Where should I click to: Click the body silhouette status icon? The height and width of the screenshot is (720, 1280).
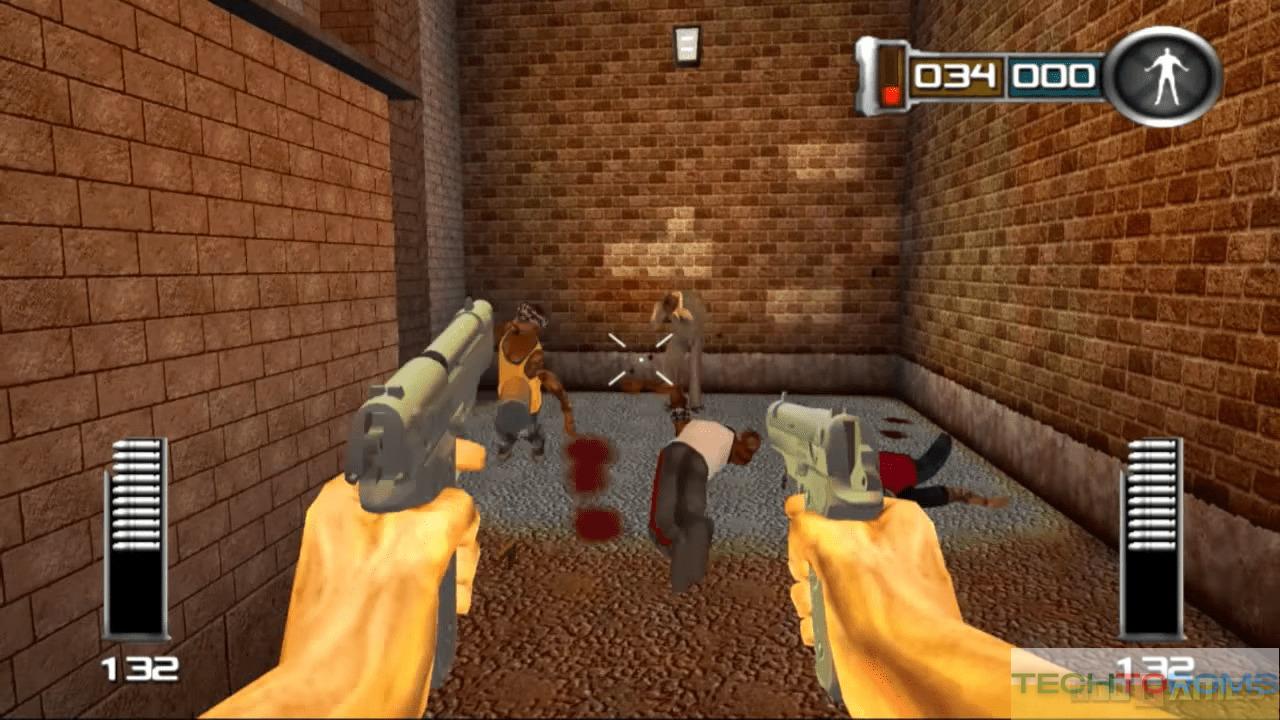[1163, 77]
